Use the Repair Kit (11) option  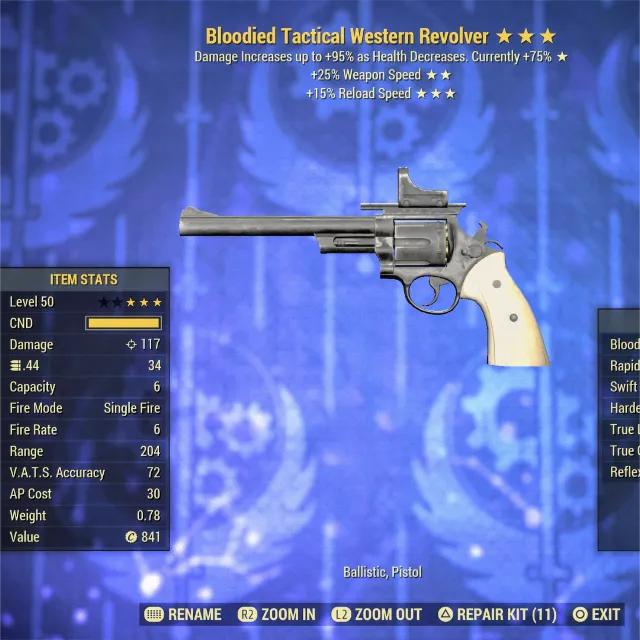pyautogui.click(x=498, y=615)
